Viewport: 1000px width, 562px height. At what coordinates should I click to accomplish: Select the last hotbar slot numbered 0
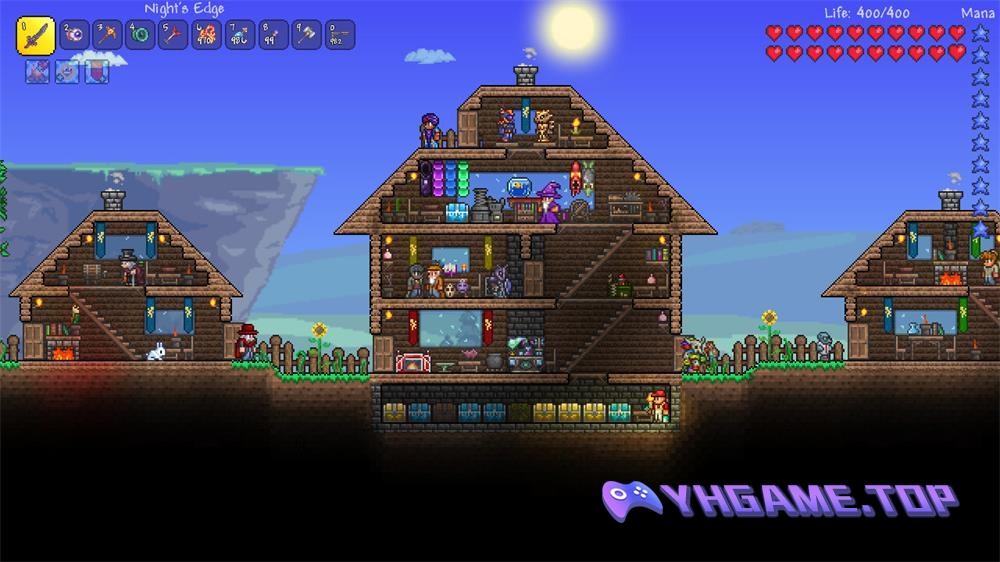tap(339, 35)
